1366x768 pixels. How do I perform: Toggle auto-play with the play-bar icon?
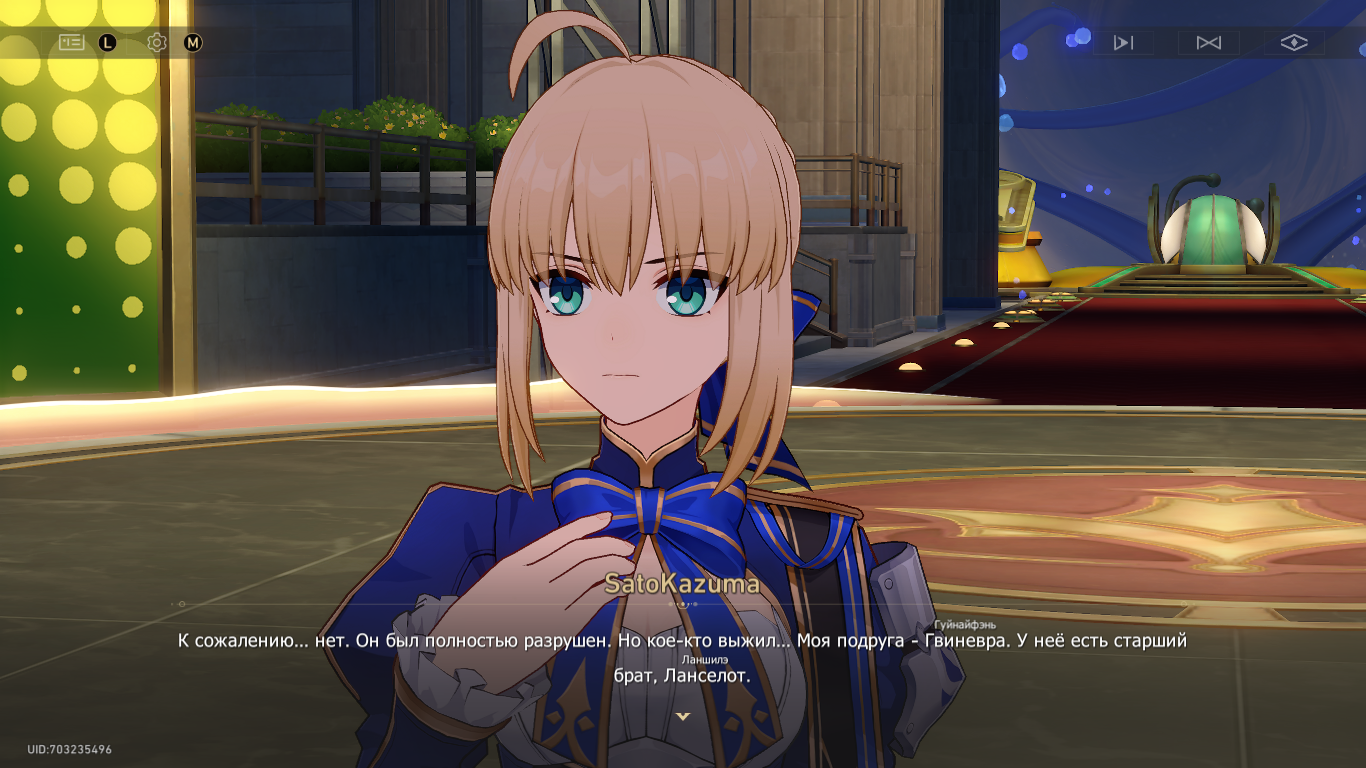point(1123,42)
